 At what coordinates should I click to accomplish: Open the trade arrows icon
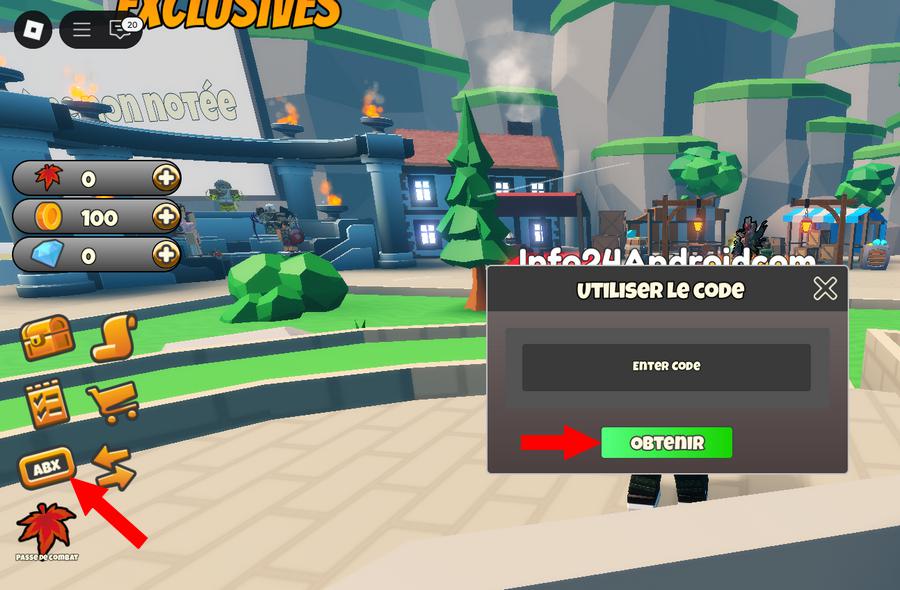point(113,467)
